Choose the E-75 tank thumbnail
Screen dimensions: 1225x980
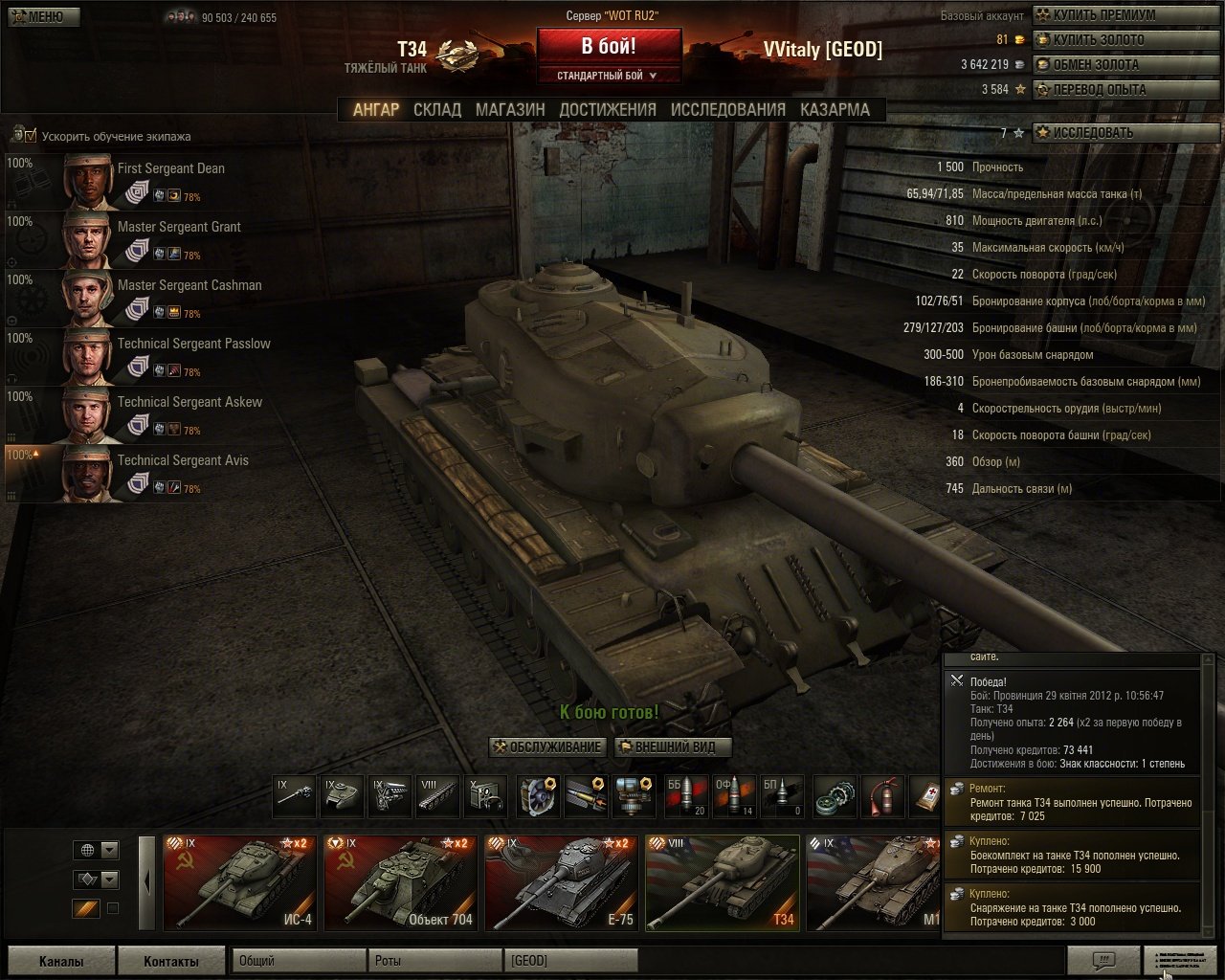561,882
